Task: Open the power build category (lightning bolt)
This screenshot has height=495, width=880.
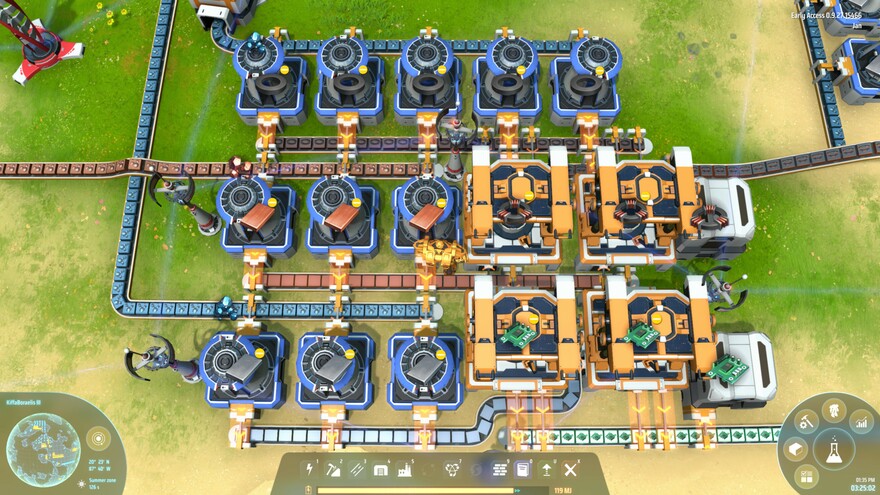Action: (309, 469)
